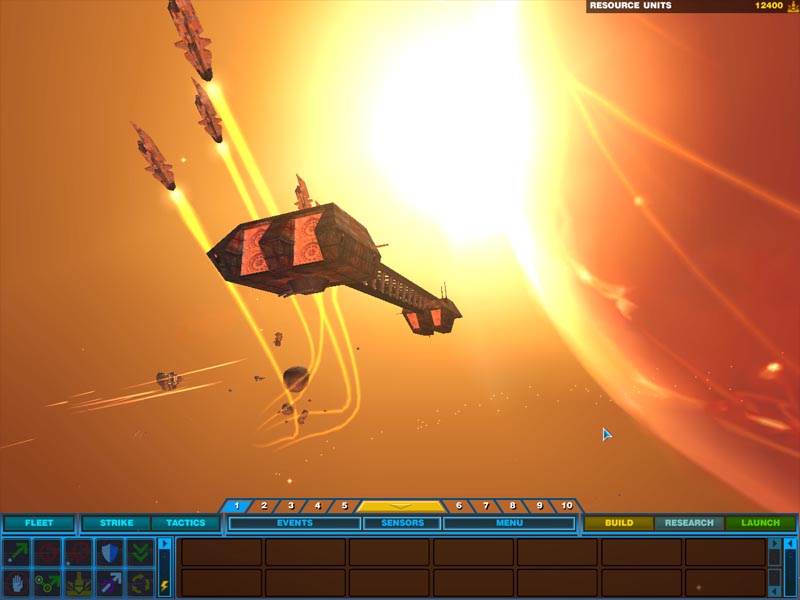Open the game Menu
The height and width of the screenshot is (600, 800).
pos(508,523)
